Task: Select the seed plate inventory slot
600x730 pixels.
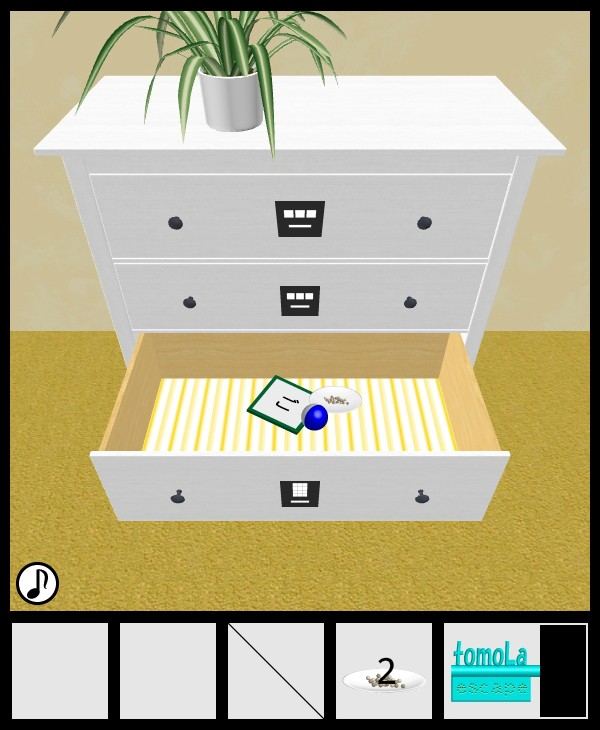Action: [x=384, y=671]
